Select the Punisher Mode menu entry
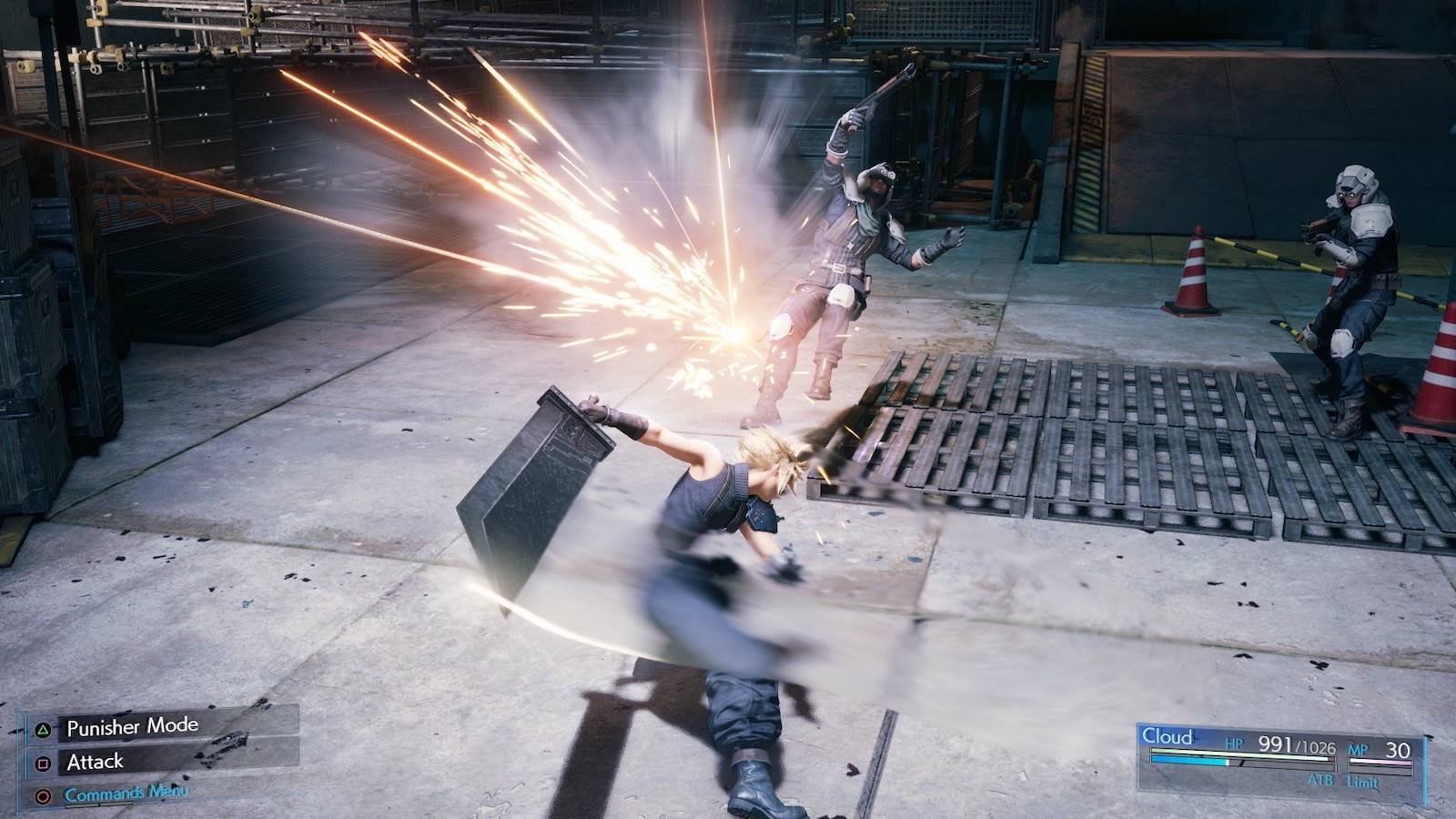Viewport: 1456px width, 819px height. 133,726
